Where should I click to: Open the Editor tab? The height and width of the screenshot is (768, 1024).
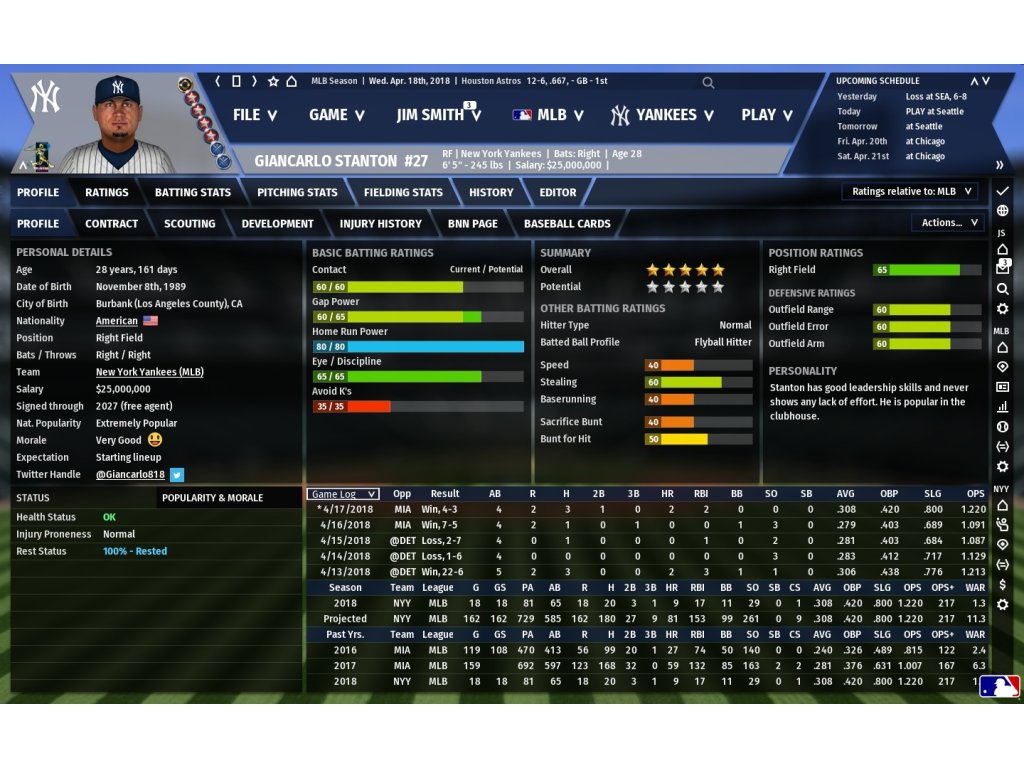558,192
